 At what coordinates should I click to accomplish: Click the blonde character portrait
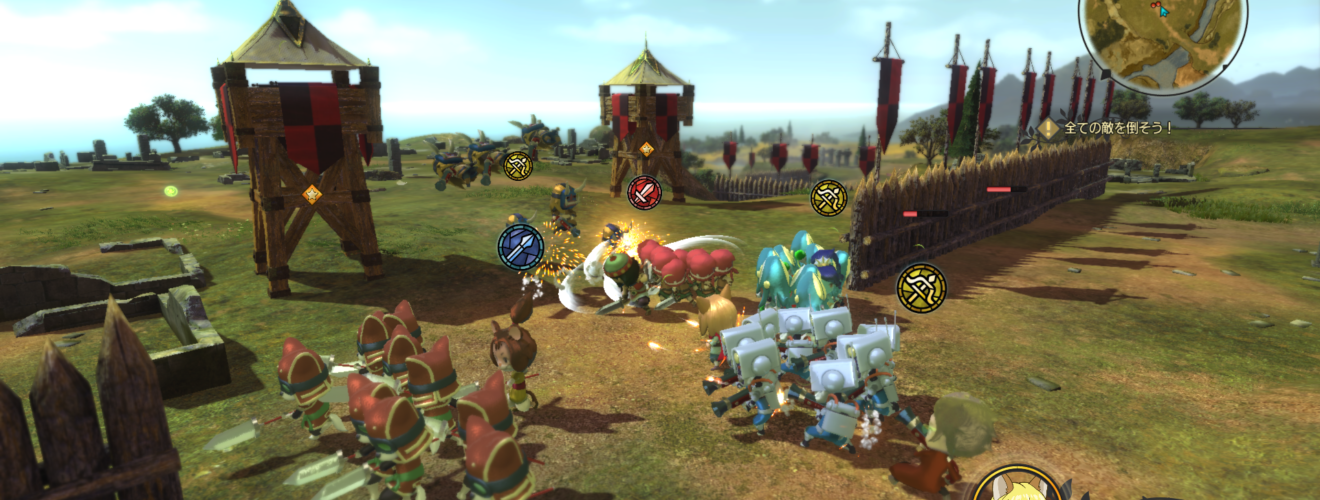(x=1018, y=487)
